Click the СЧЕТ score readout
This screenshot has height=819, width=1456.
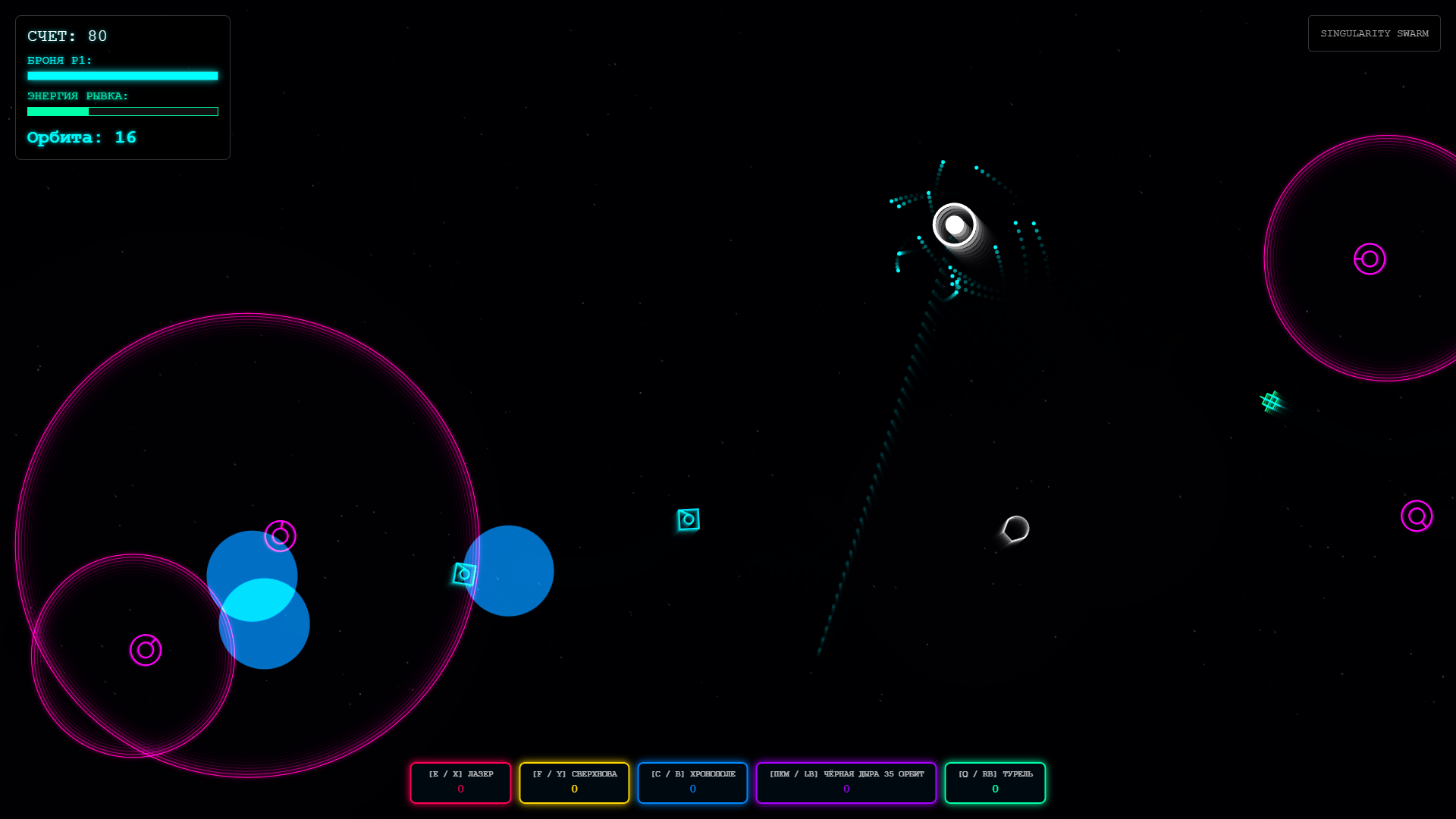tap(67, 36)
